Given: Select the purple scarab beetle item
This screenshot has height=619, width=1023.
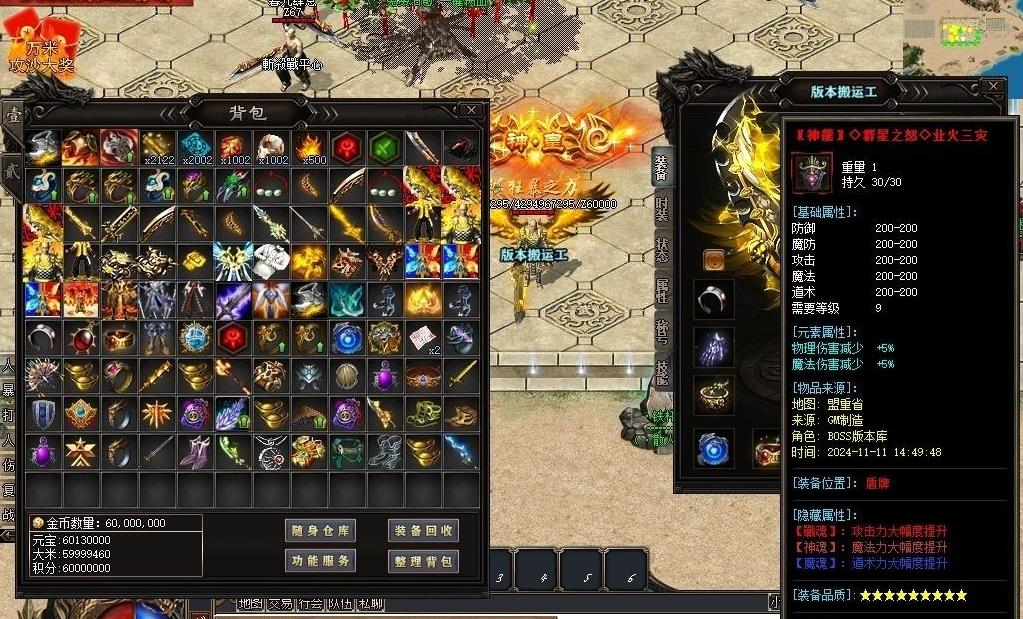Looking at the screenshot, I should (384, 376).
